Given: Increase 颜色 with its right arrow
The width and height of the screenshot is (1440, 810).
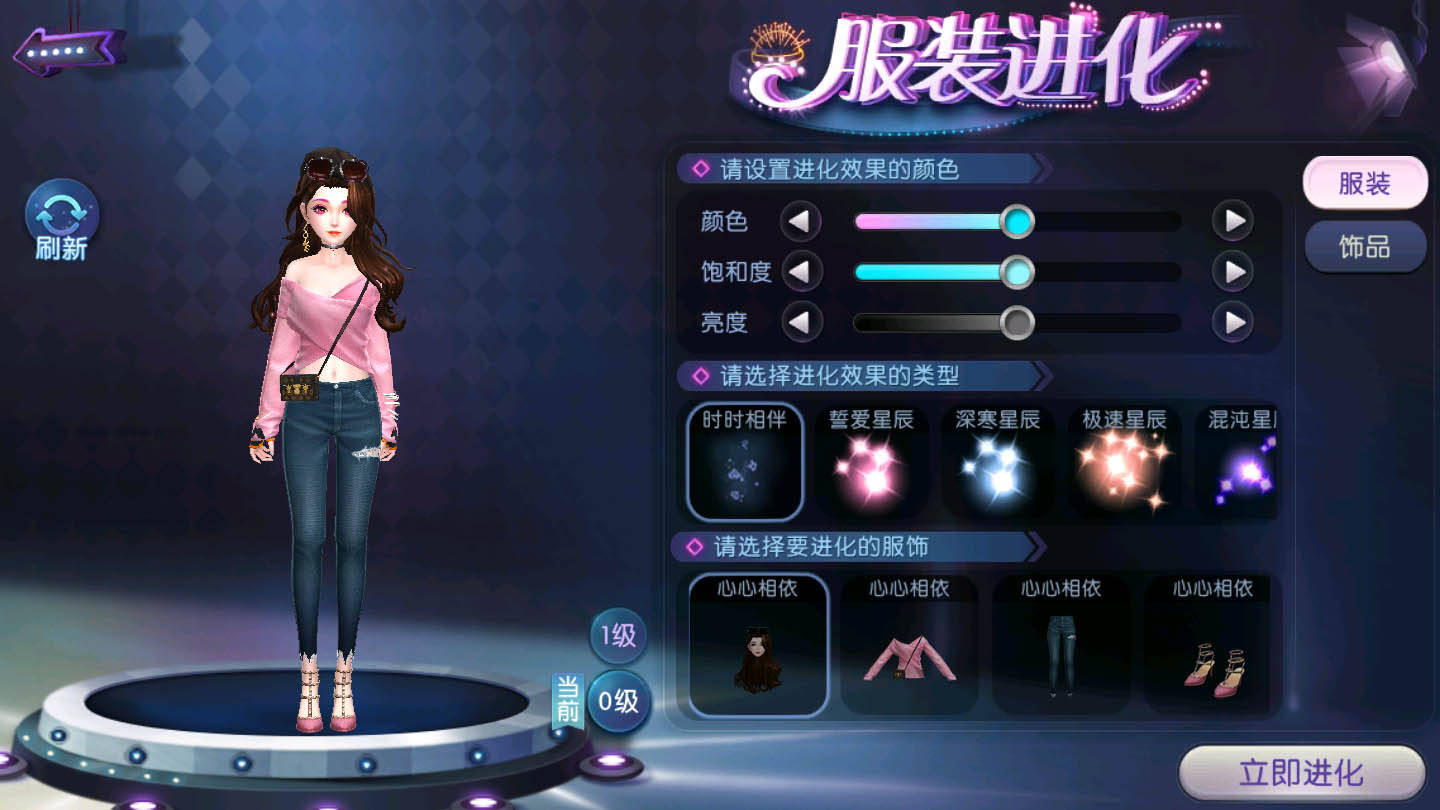Looking at the screenshot, I should point(1233,221).
